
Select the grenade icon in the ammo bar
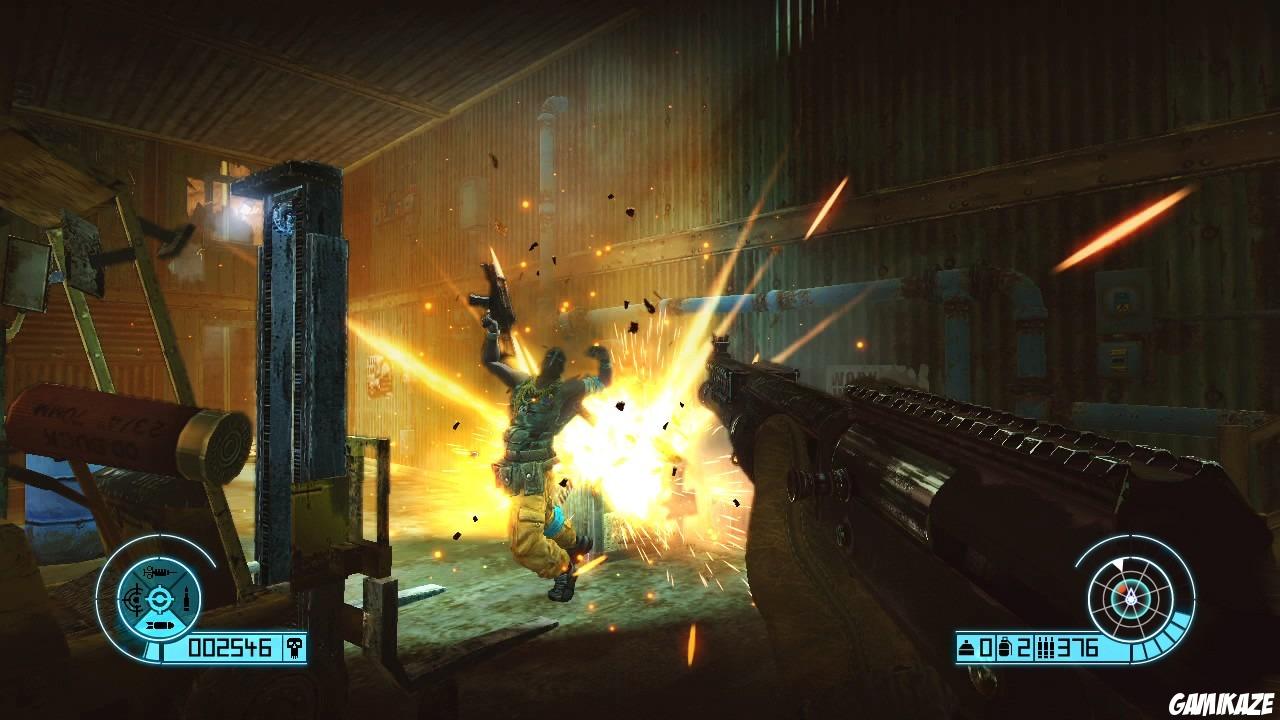coord(1007,648)
